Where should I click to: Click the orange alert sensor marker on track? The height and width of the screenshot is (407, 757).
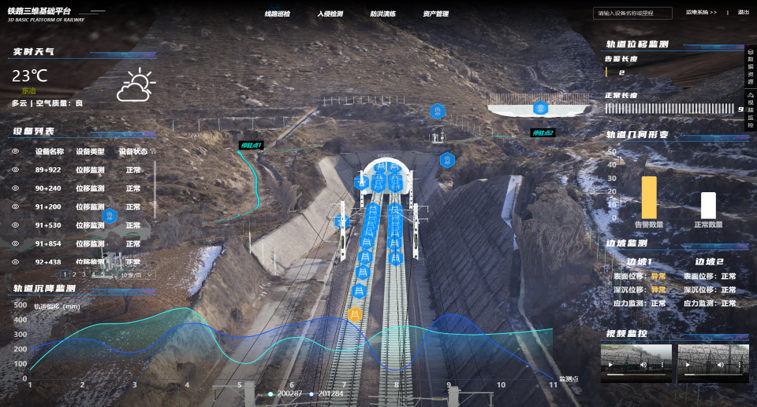point(354,314)
